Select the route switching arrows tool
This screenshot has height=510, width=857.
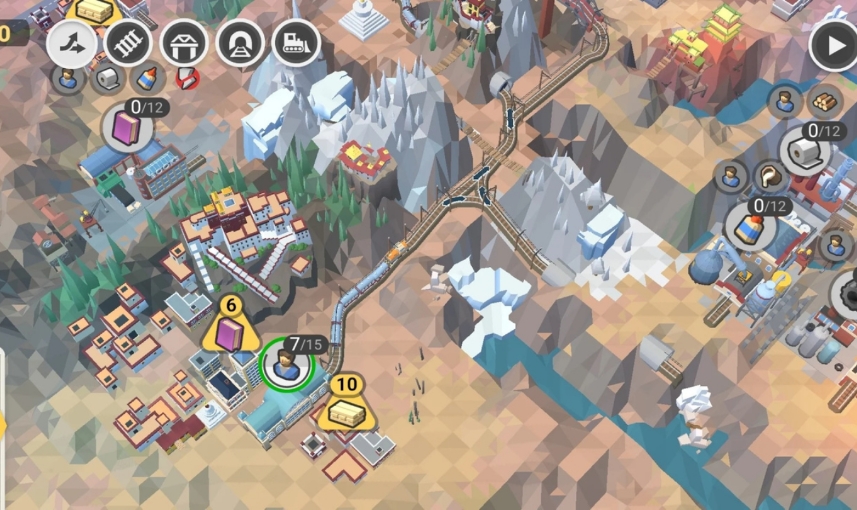click(72, 44)
